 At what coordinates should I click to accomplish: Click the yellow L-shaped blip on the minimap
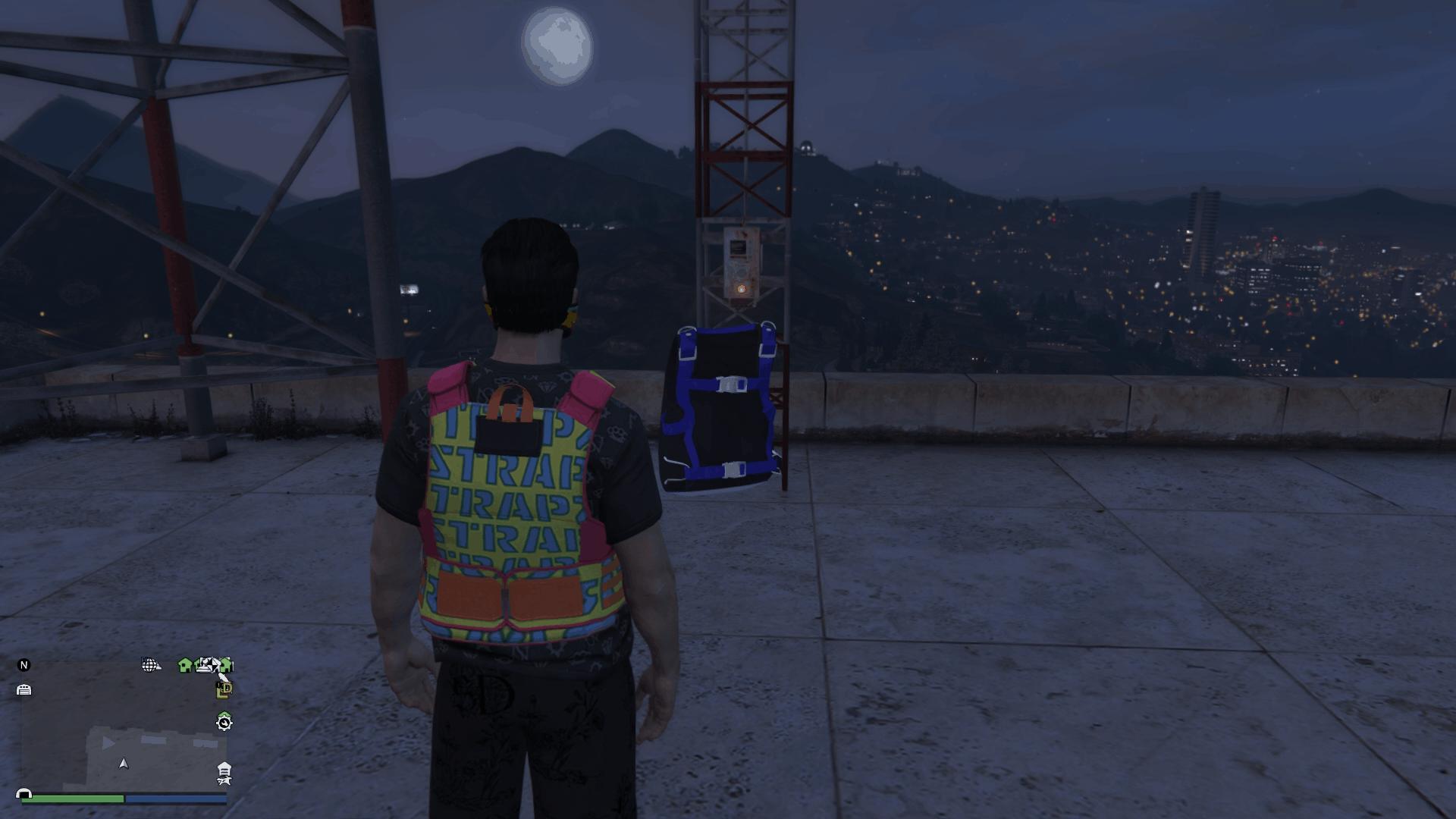224,689
